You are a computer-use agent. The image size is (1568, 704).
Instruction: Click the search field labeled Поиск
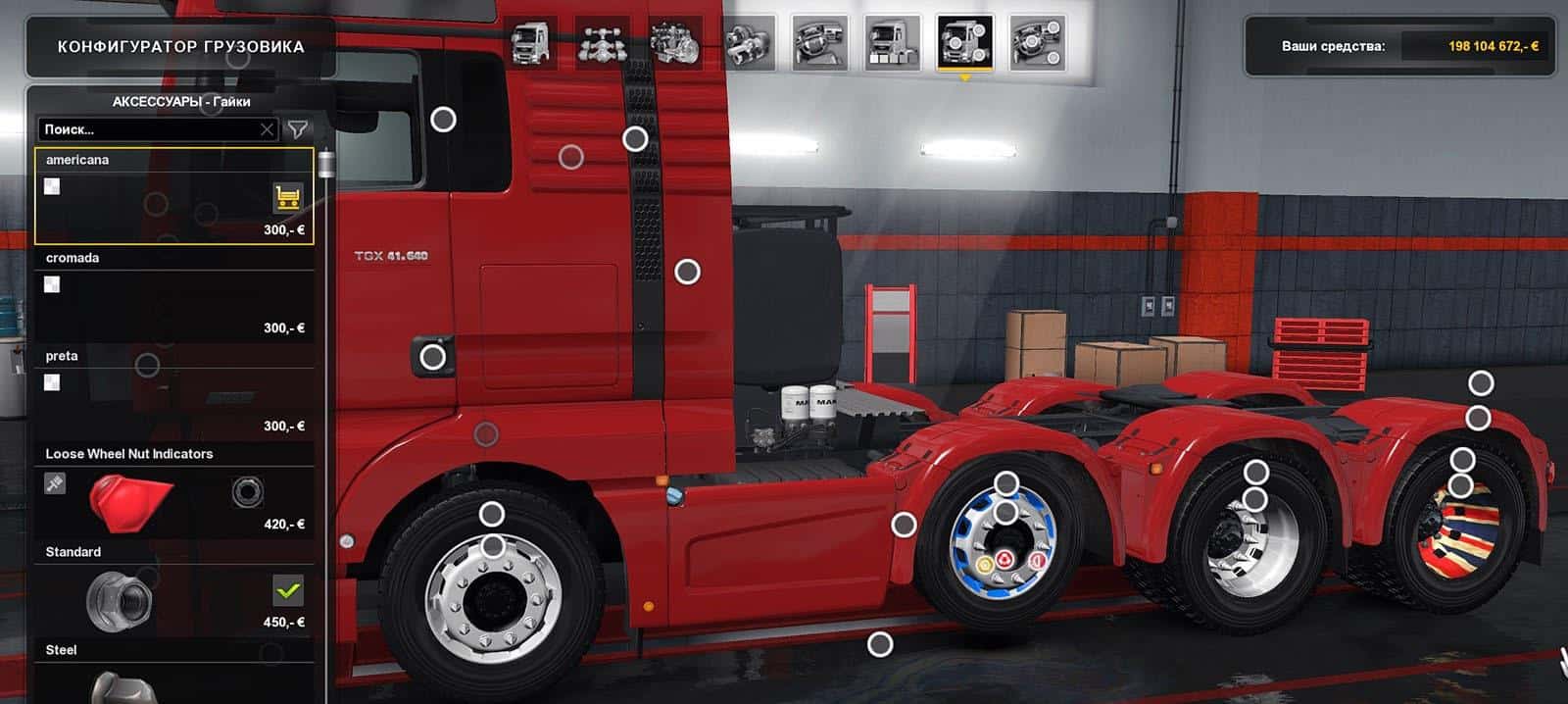pyautogui.click(x=147, y=129)
